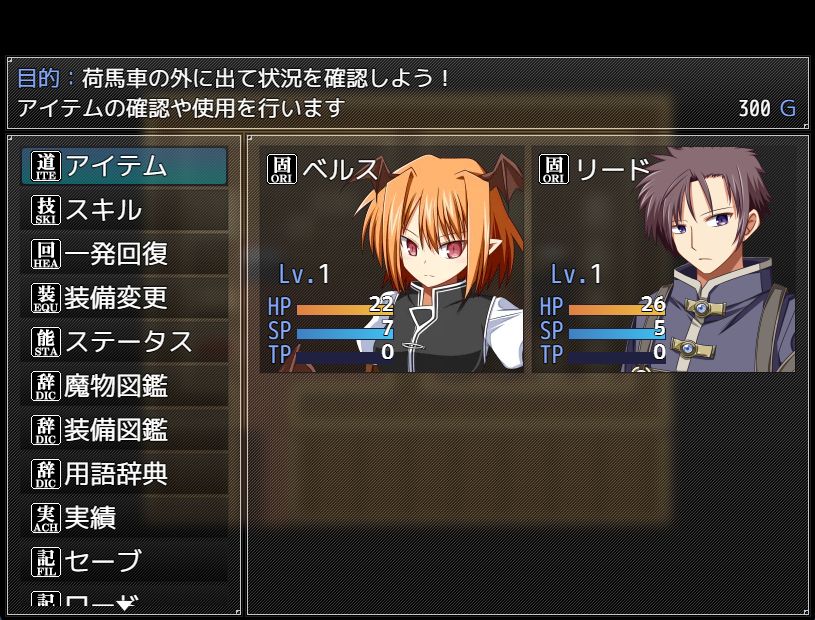Select the 用語辞典 glossary entry

124,474
